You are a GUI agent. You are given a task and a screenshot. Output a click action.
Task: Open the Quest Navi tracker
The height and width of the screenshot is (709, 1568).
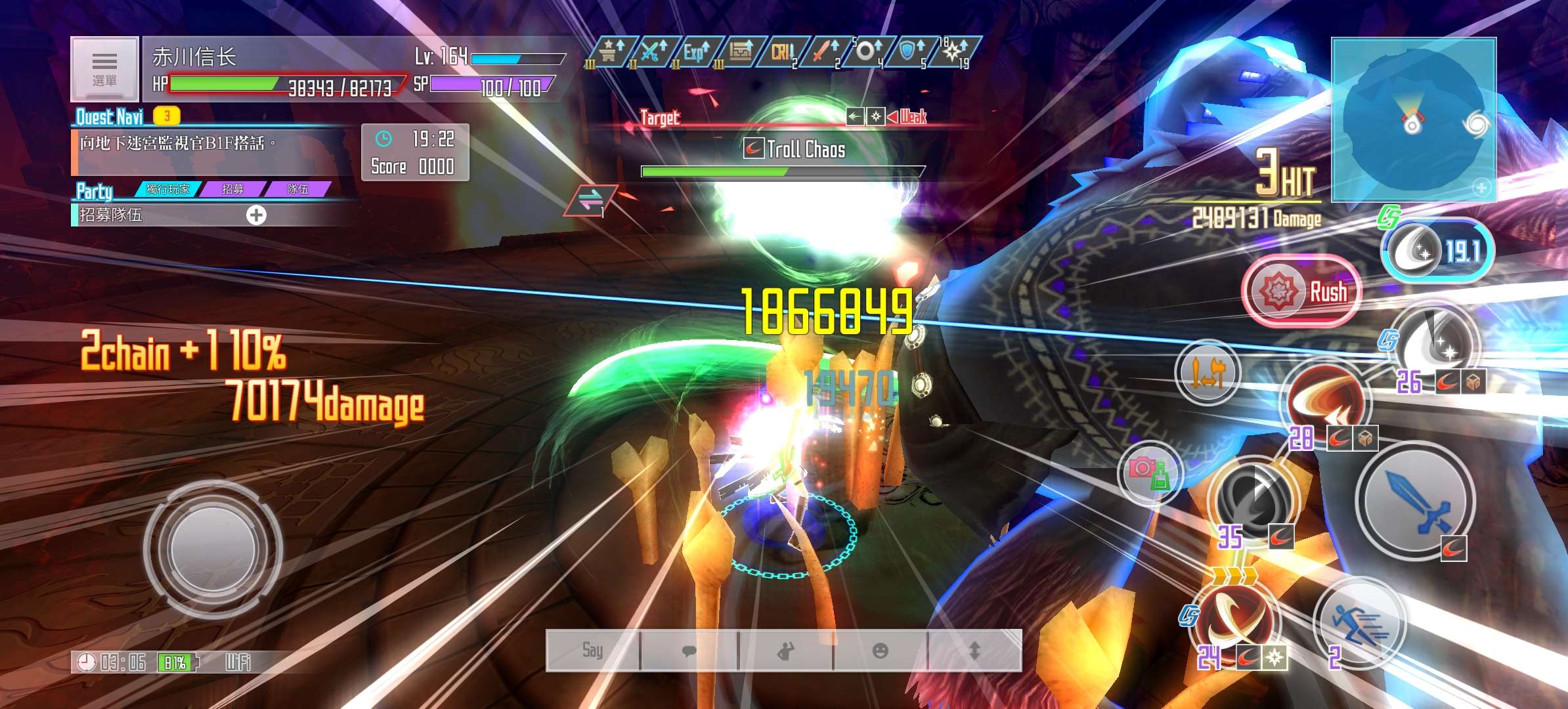tap(110, 117)
